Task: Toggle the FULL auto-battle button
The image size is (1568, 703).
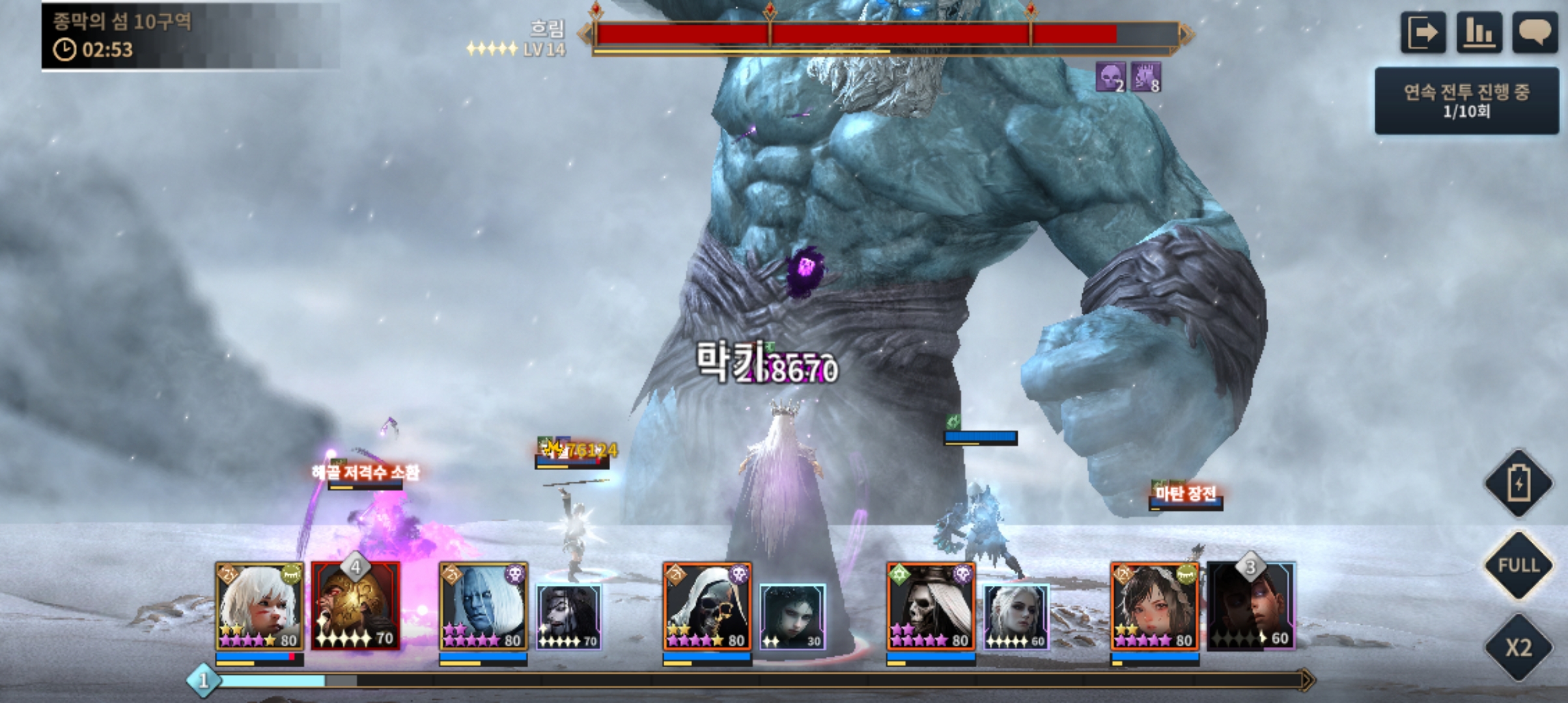Action: (1519, 565)
